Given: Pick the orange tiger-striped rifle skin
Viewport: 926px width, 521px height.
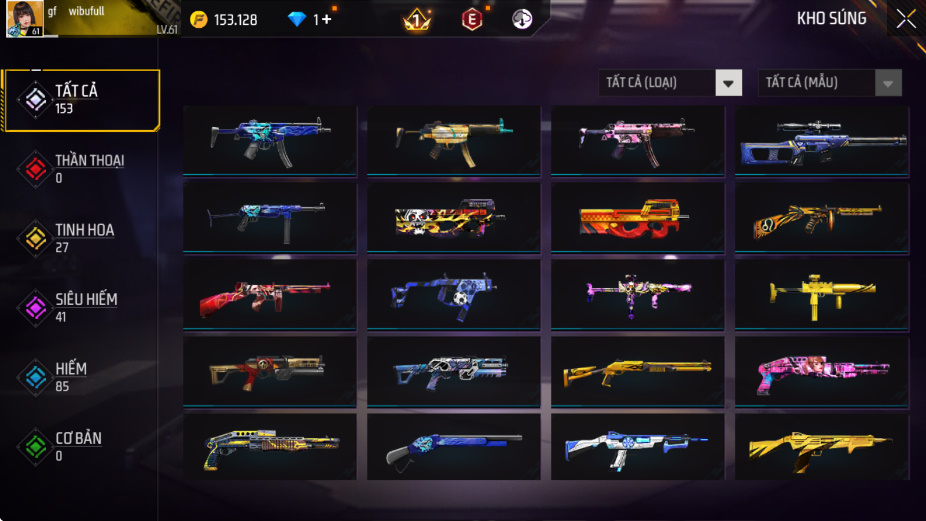Looking at the screenshot, I should point(821,217).
